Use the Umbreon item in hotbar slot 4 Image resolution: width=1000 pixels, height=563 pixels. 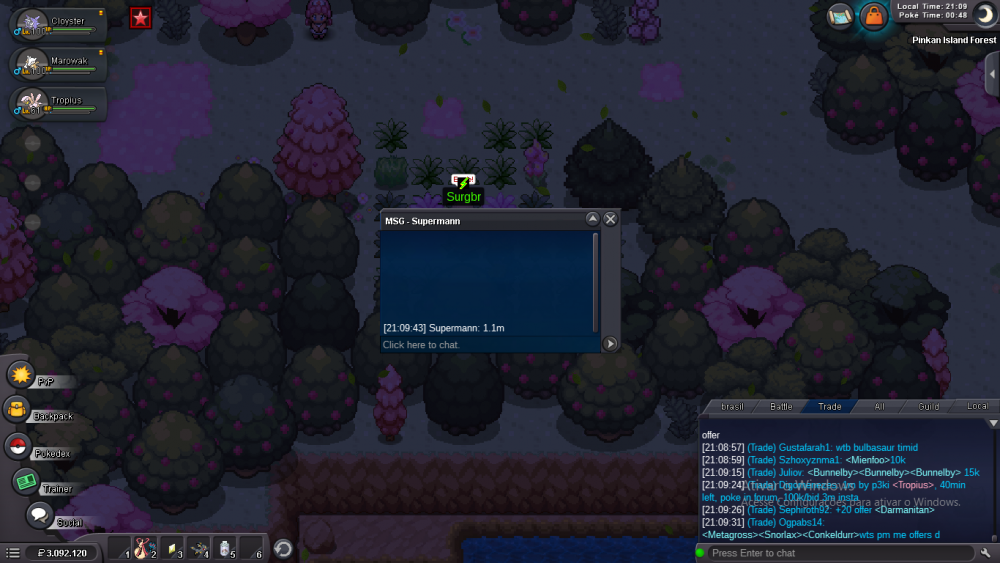click(198, 548)
